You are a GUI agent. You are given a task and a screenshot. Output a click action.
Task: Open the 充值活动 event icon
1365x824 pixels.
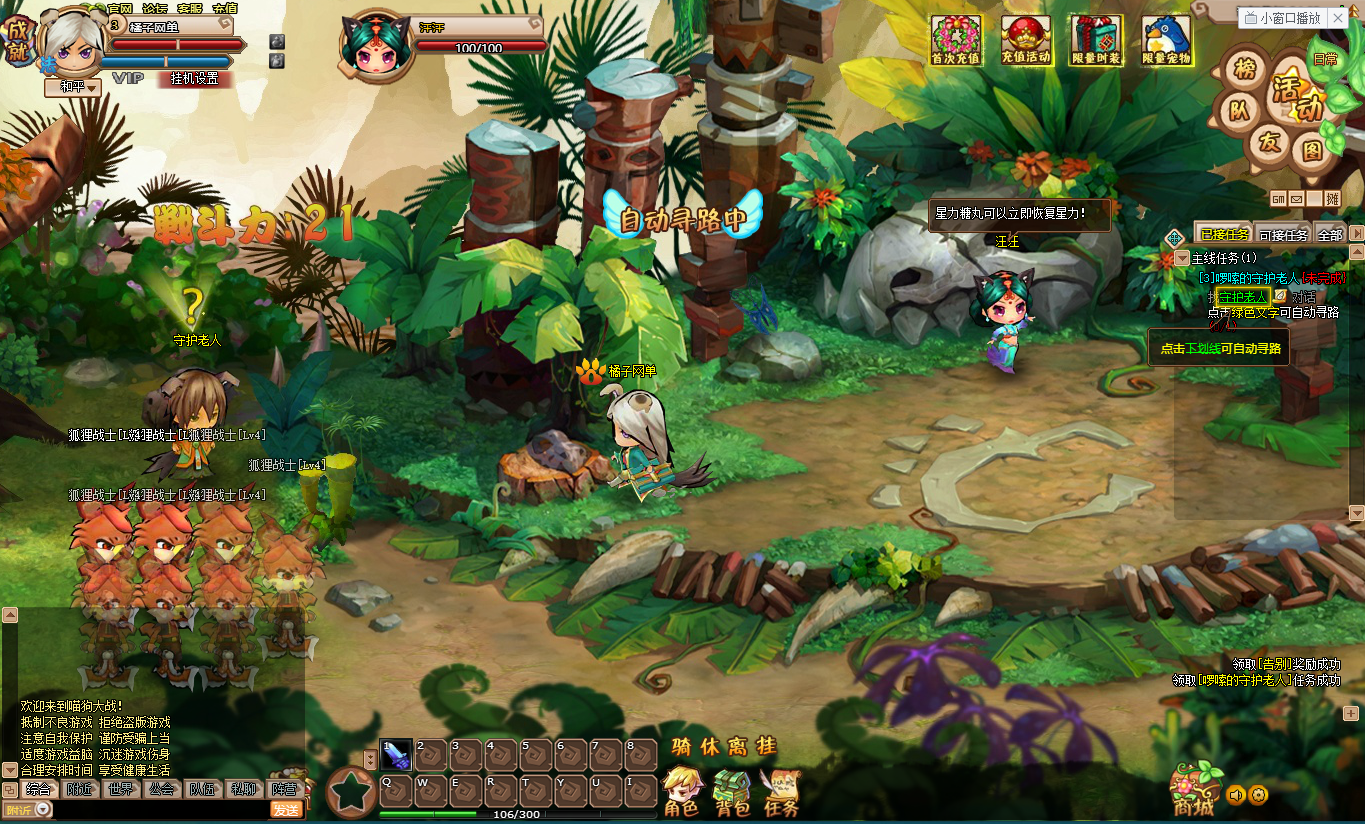[1026, 40]
